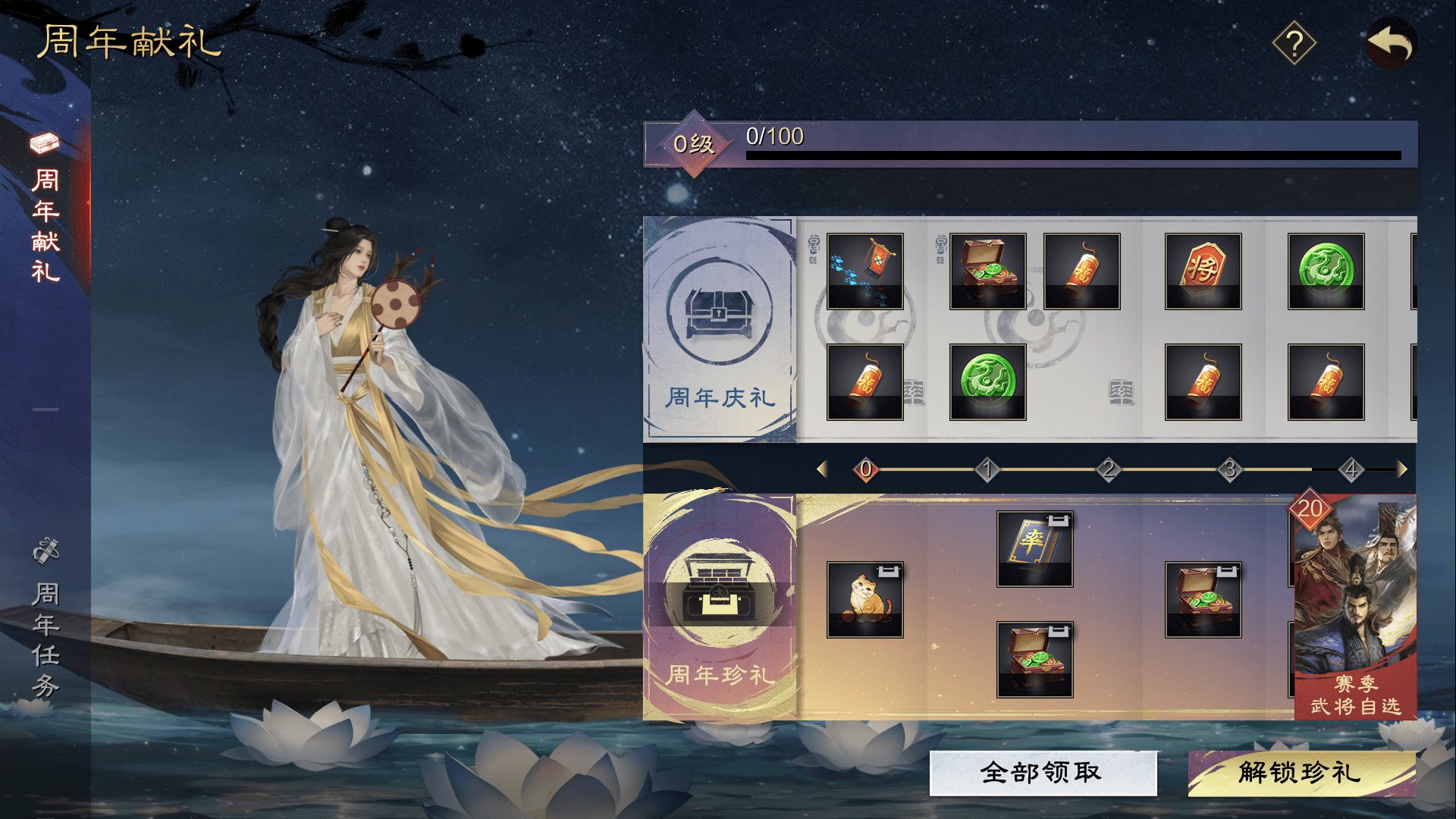Open the 周年珍礼 premium chest panel
Image resolution: width=1456 pixels, height=819 pixels.
pos(719,607)
